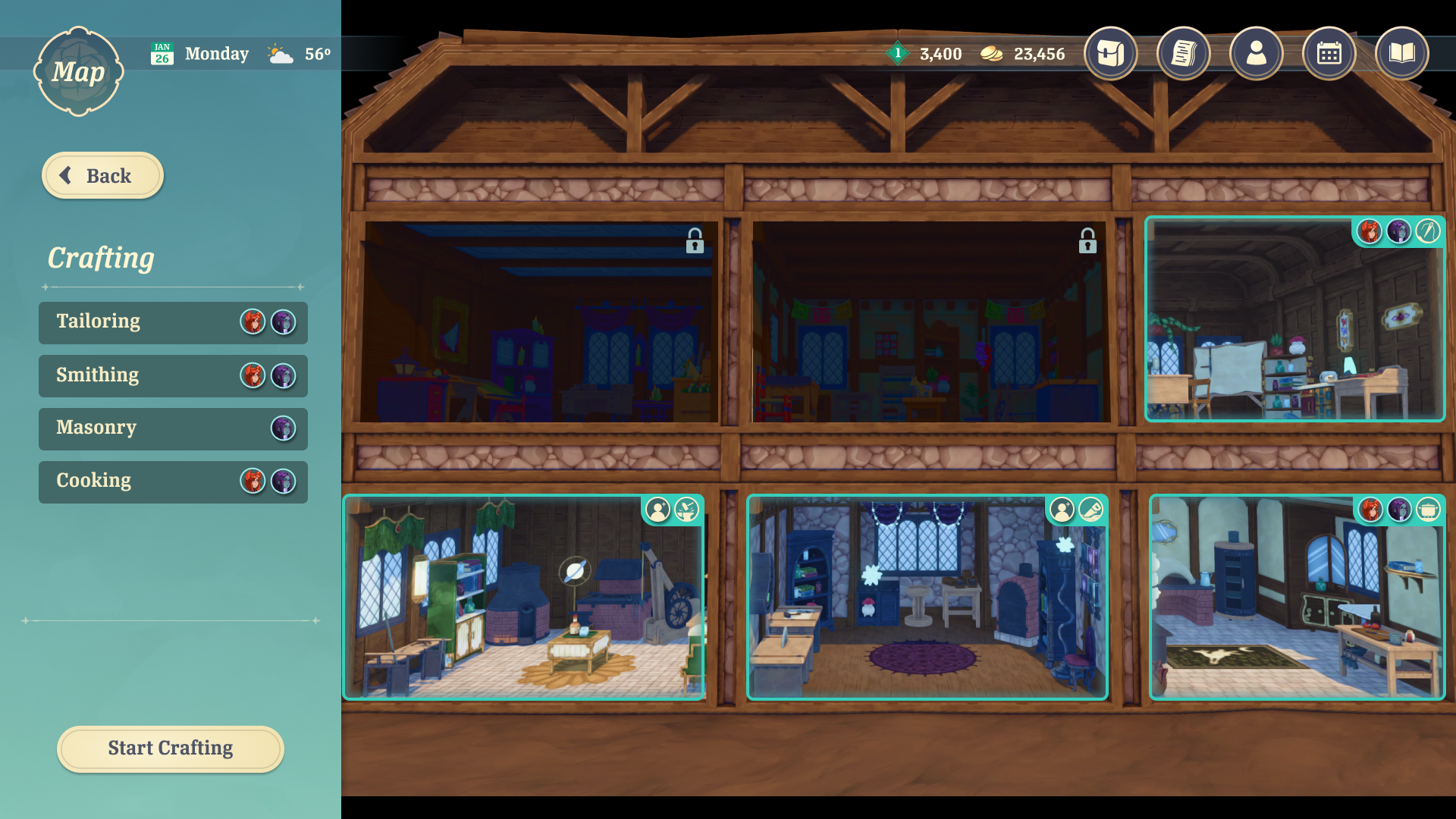Open the Map emblem button

point(78,72)
